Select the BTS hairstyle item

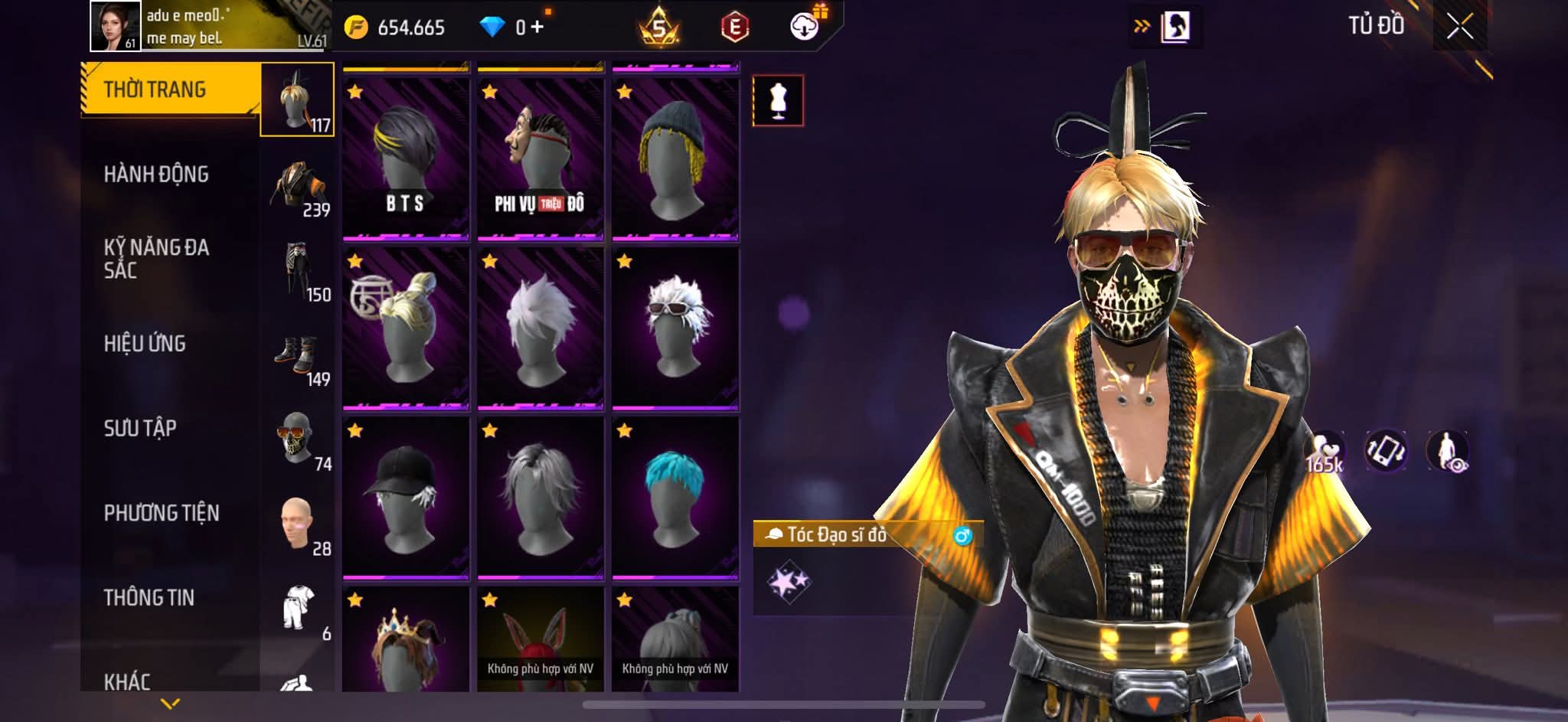coord(405,158)
